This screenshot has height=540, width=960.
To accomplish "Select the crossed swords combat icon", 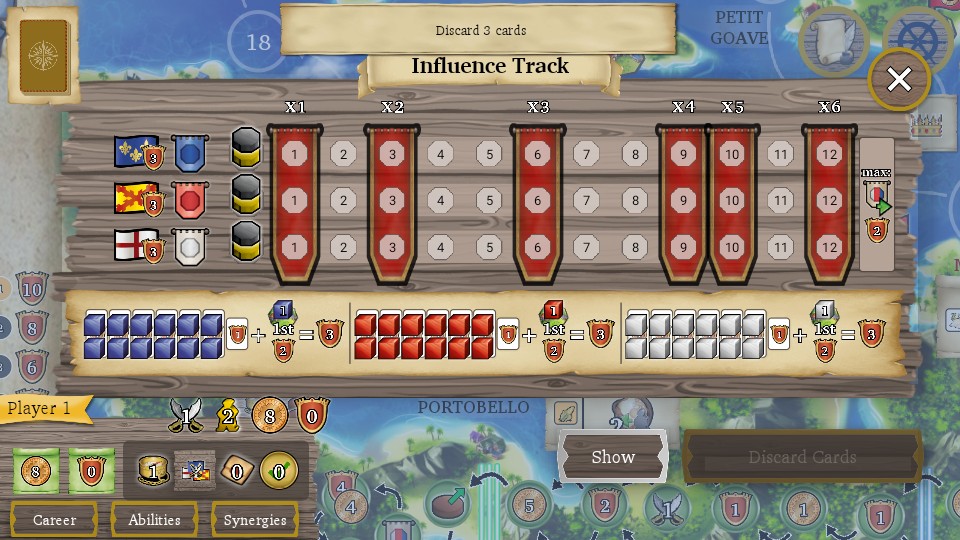I will coord(186,413).
